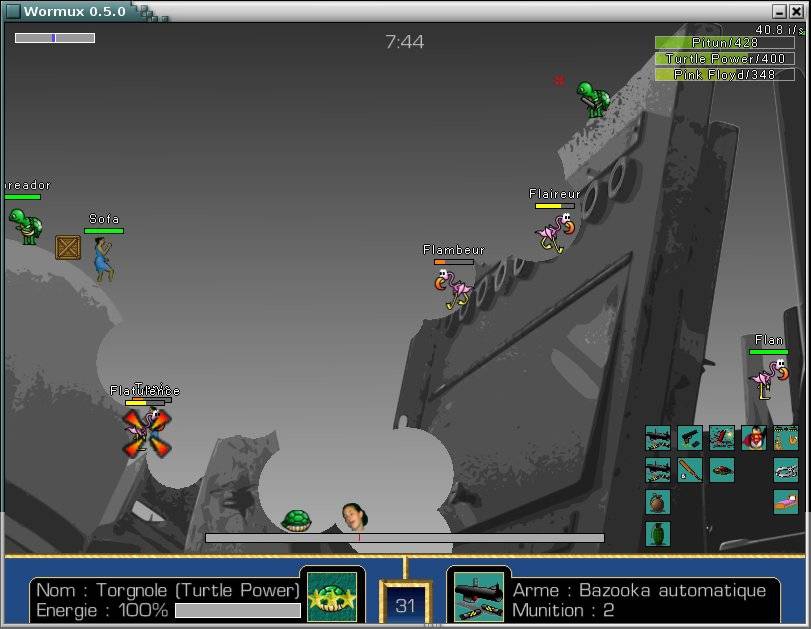This screenshot has width=811, height=629.
Task: Pick the yellow figure and hand icon
Action: (786, 438)
